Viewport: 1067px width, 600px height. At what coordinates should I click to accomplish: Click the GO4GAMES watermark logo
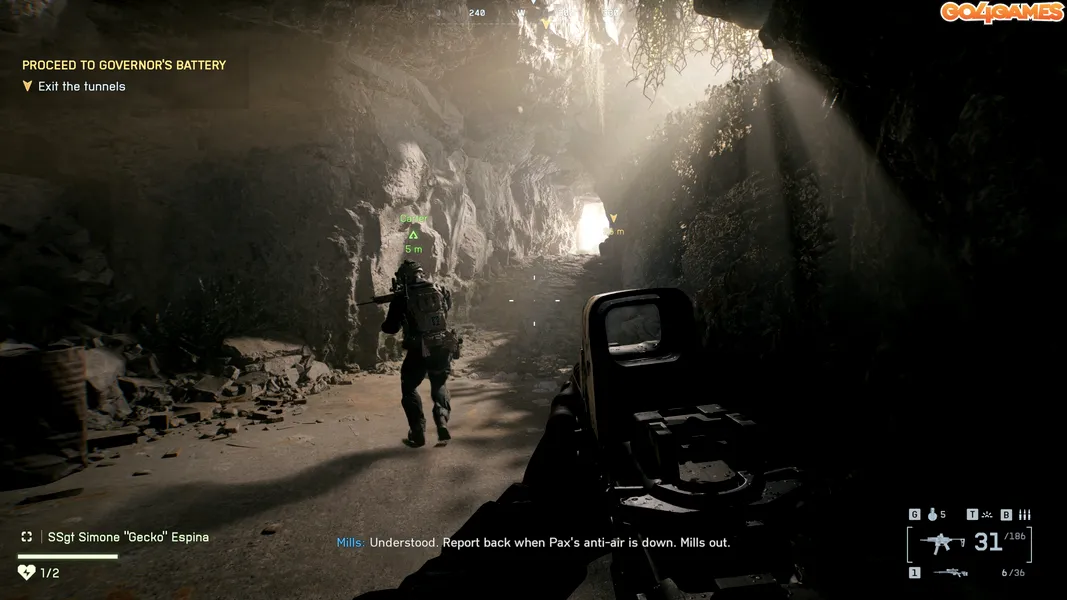click(x=1002, y=12)
